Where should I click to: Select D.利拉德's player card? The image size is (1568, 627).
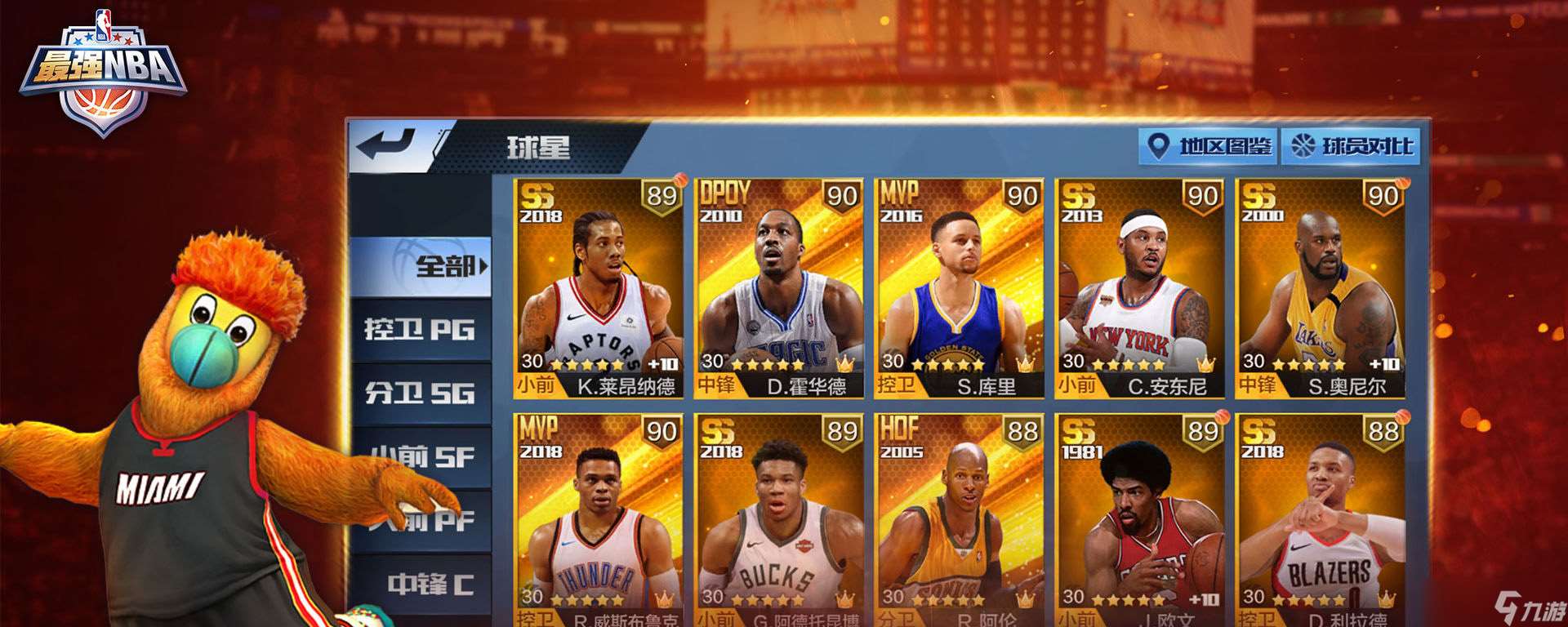tap(1323, 514)
